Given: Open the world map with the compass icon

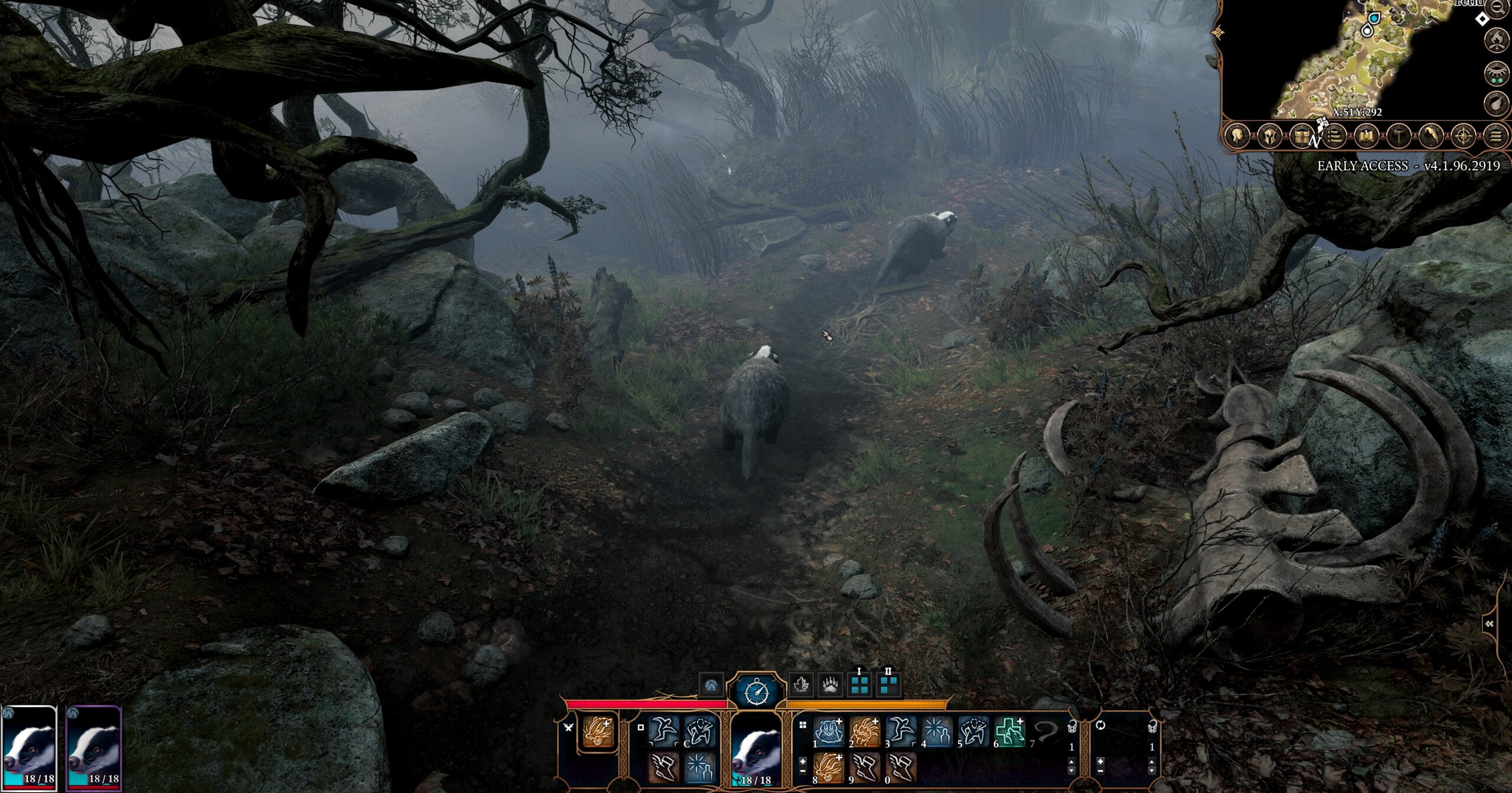Looking at the screenshot, I should pyautogui.click(x=1464, y=137).
